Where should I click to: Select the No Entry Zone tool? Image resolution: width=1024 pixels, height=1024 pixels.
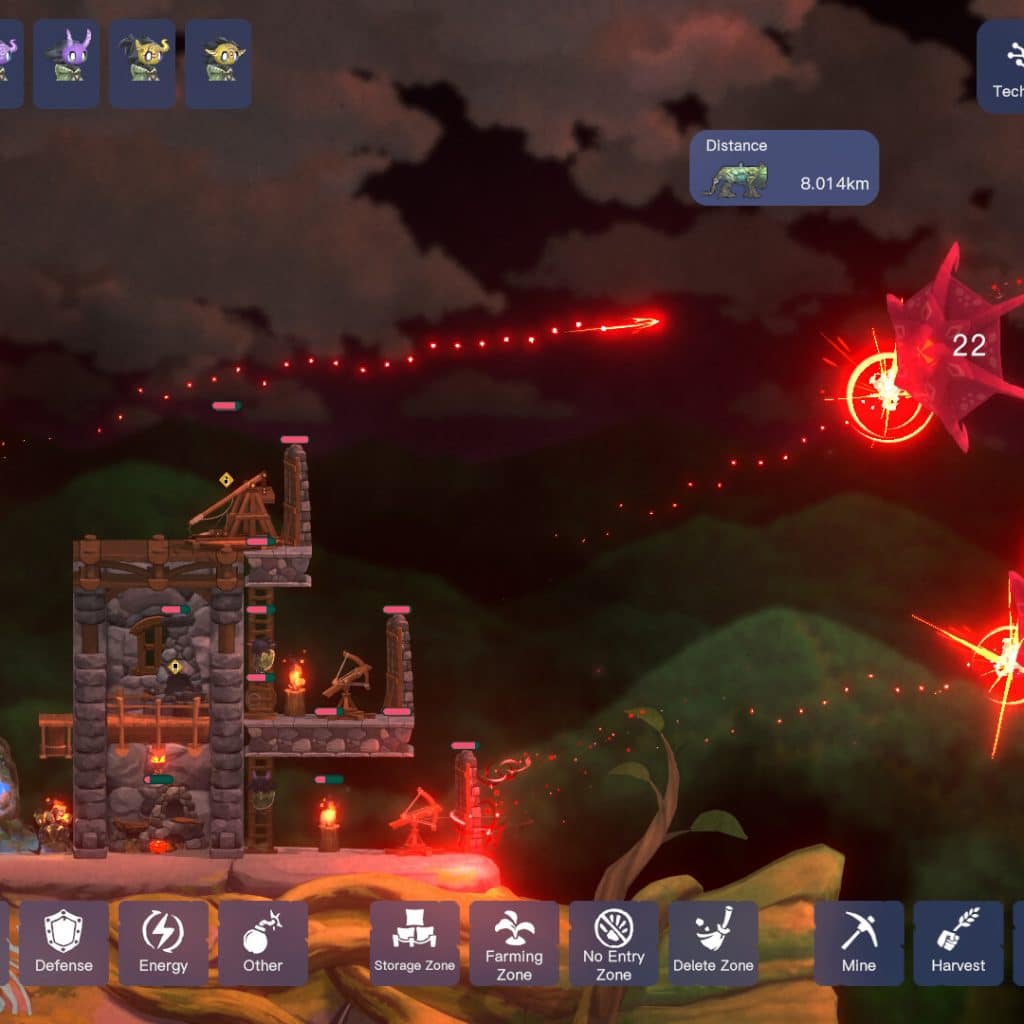614,943
